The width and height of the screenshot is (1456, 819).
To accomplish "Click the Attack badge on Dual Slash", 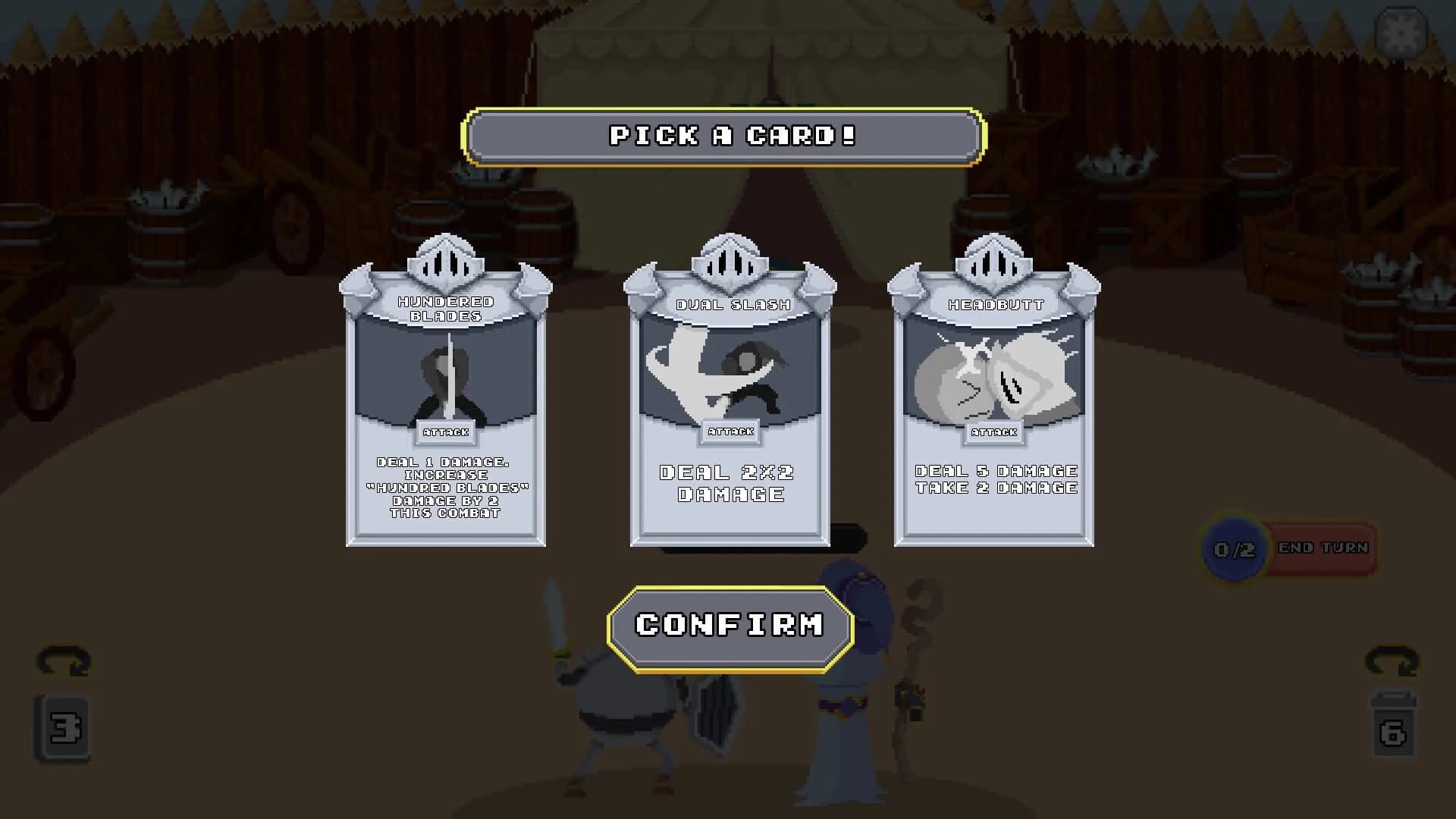I will pyautogui.click(x=730, y=432).
